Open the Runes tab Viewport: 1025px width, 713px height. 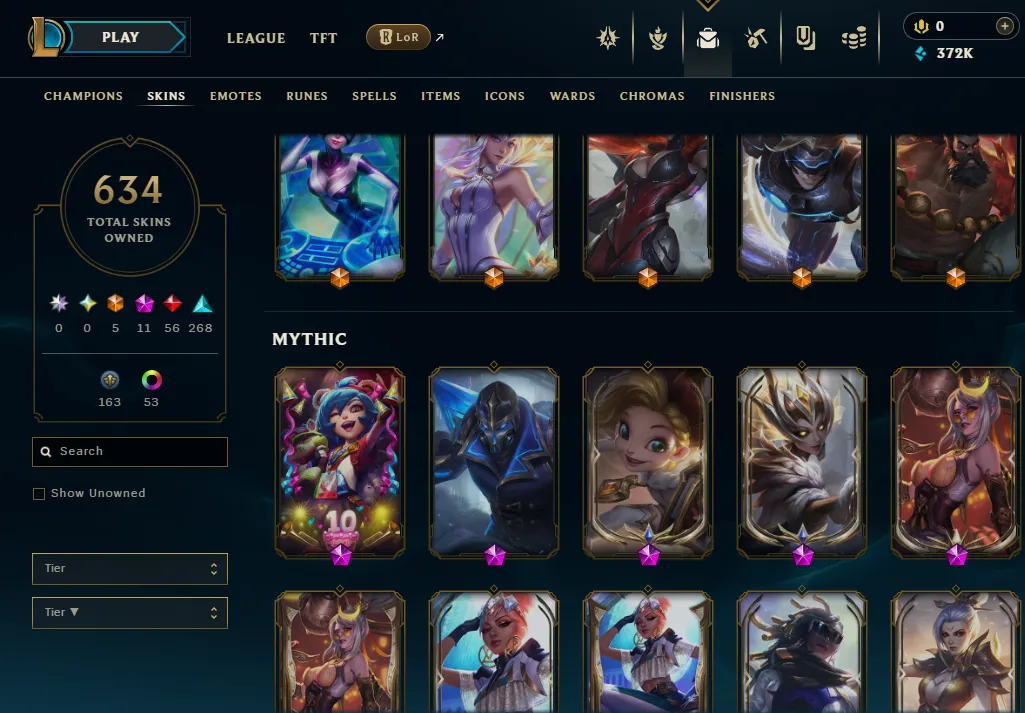click(307, 96)
